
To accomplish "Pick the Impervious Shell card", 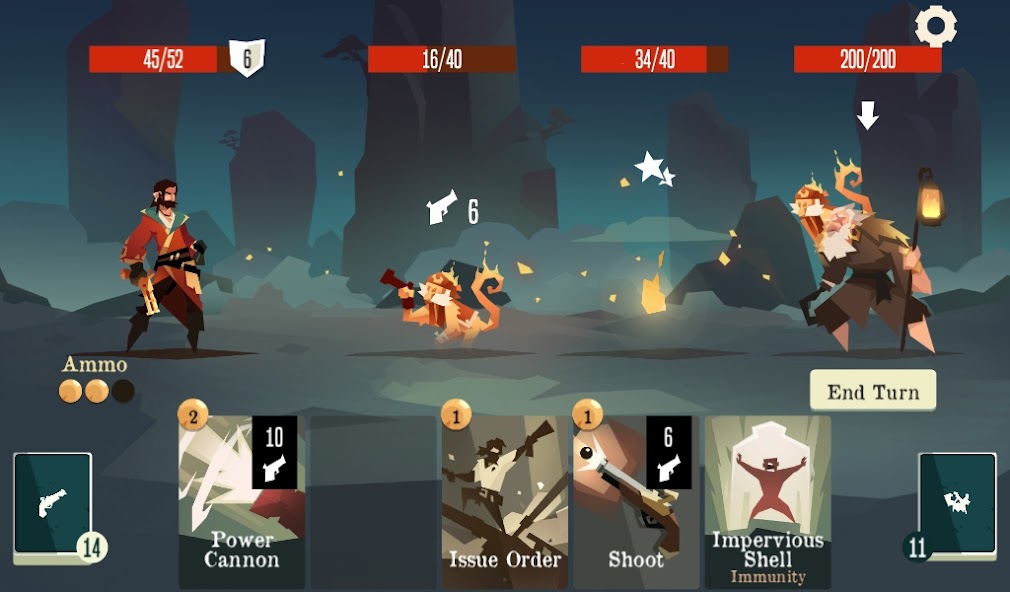I will click(x=768, y=500).
